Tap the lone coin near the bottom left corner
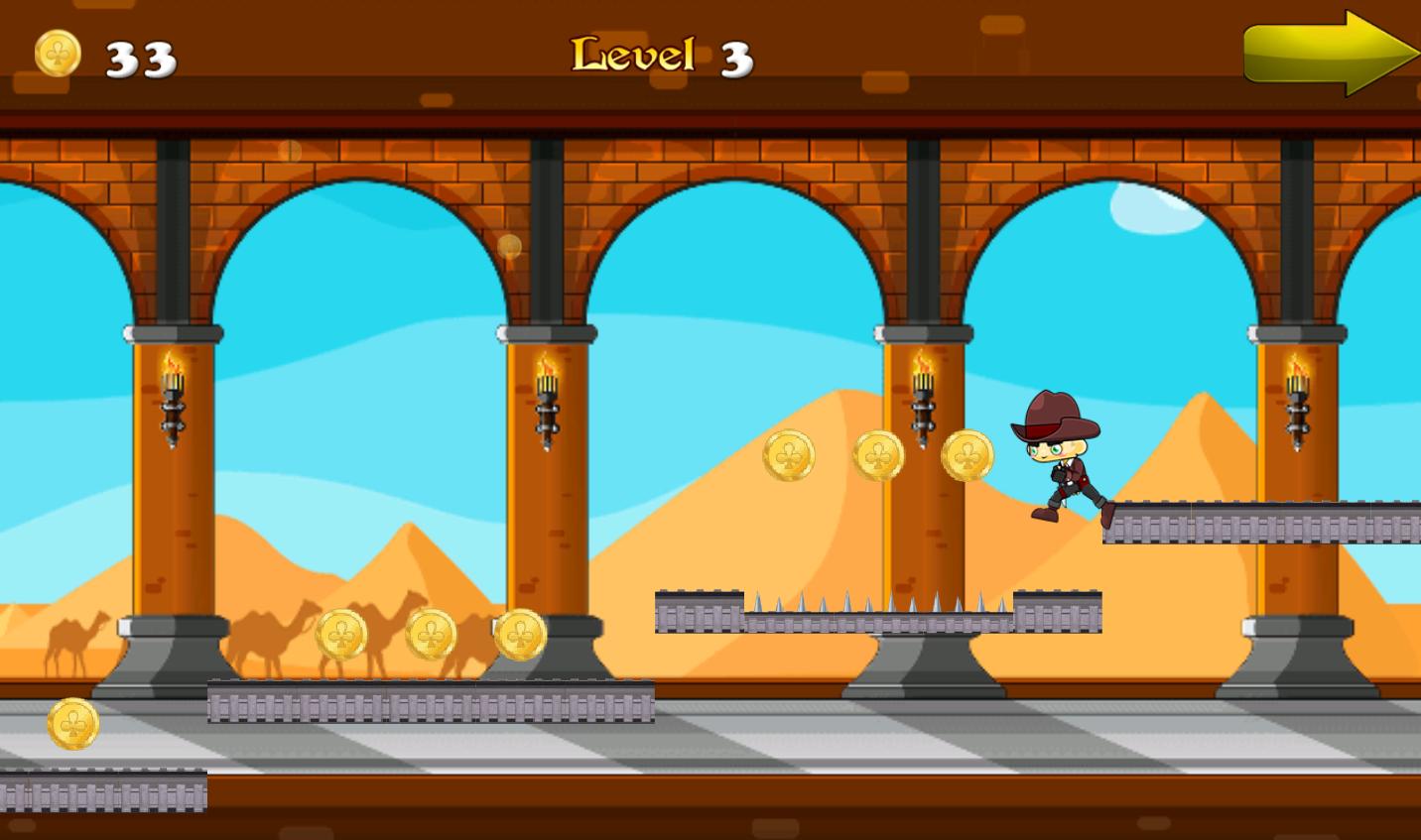The width and height of the screenshot is (1421, 840). (71, 724)
